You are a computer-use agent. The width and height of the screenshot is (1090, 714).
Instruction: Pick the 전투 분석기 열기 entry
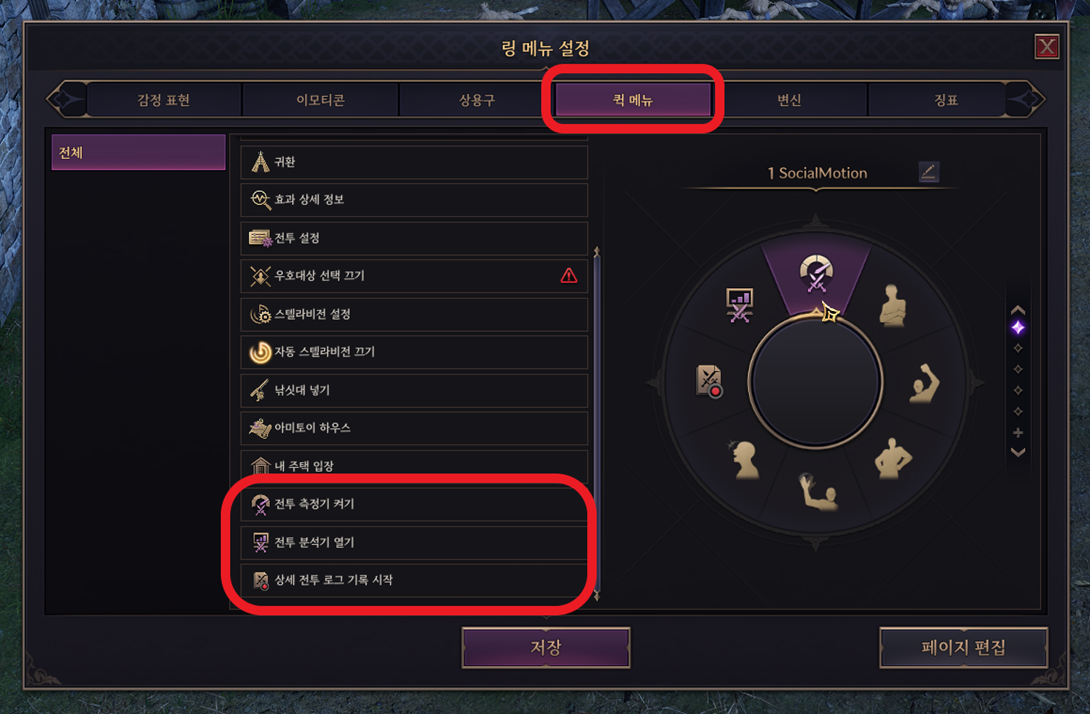pyautogui.click(x=414, y=542)
